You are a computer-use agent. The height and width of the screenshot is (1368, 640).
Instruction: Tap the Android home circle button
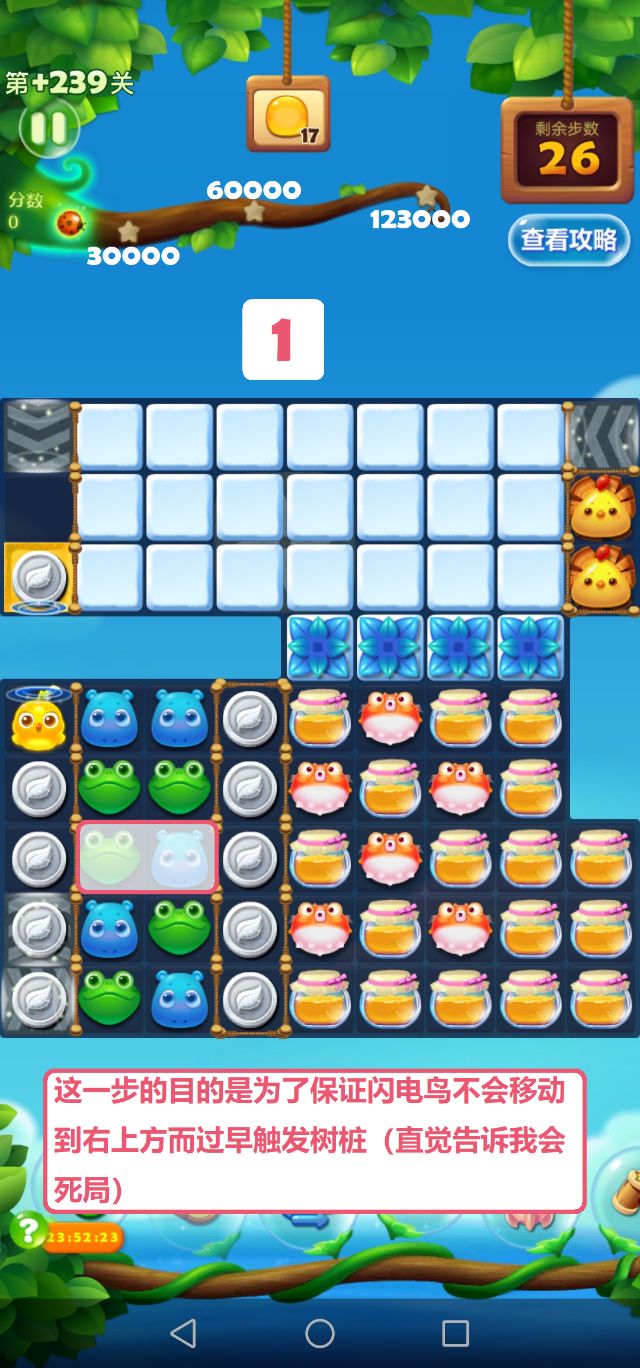(320, 1332)
